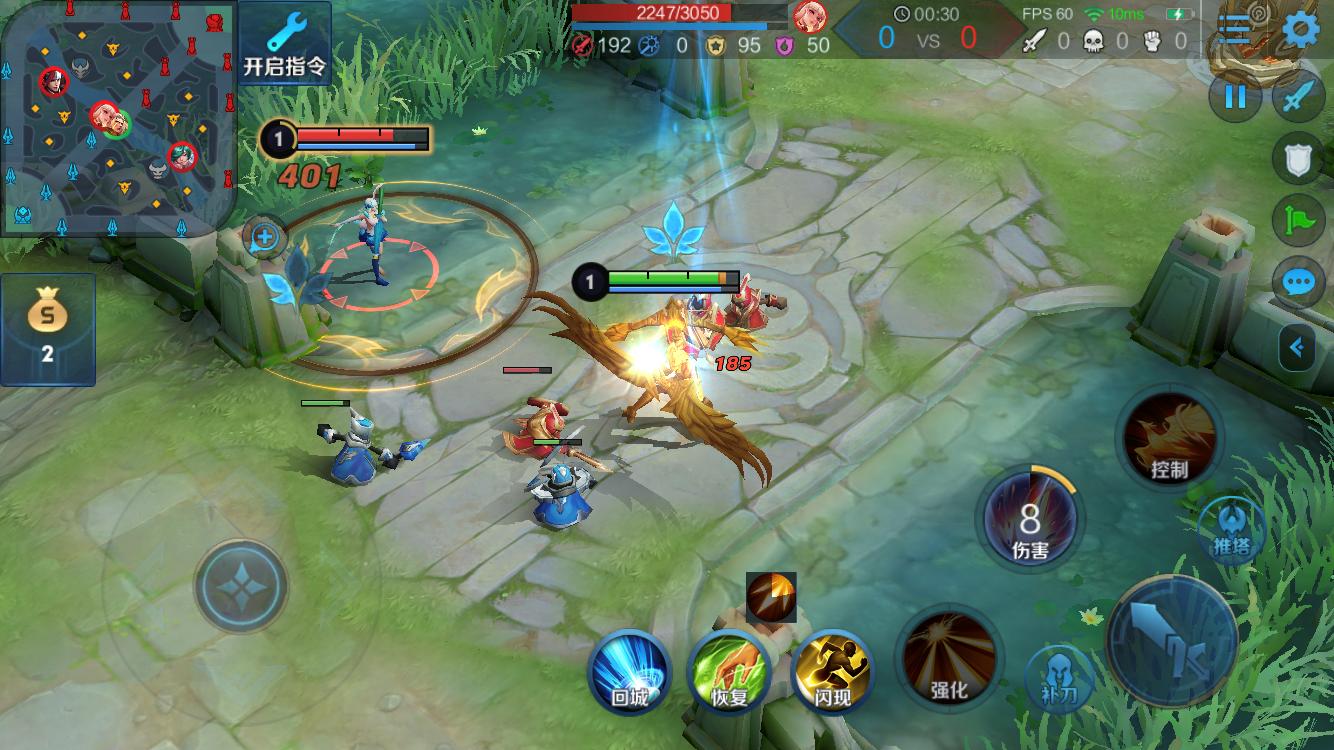Send the green flag gather signal
Image resolution: width=1334 pixels, height=750 pixels.
[1298, 221]
